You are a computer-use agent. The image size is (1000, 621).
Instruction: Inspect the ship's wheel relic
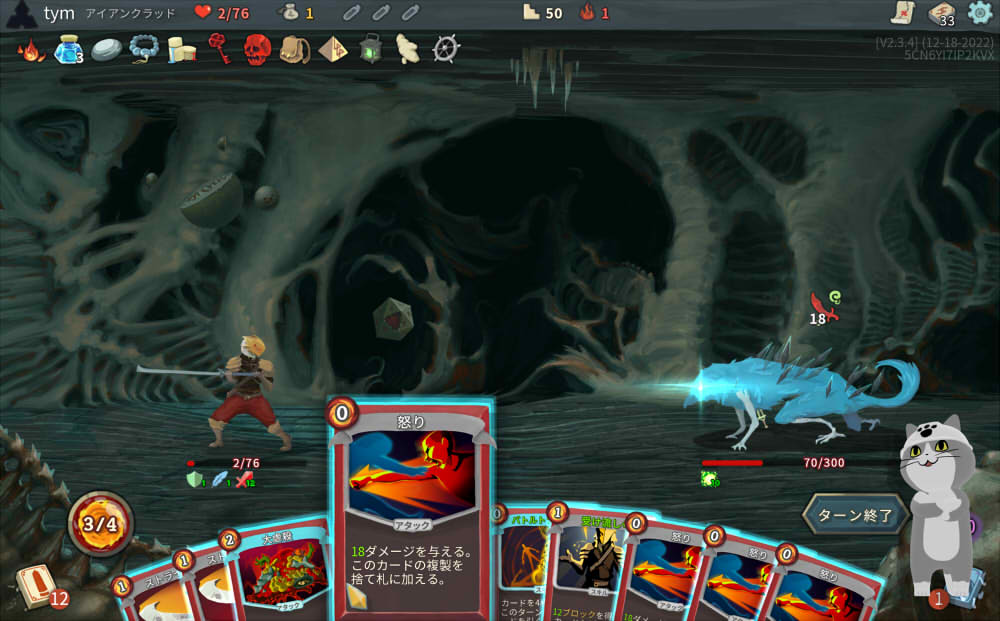point(446,48)
